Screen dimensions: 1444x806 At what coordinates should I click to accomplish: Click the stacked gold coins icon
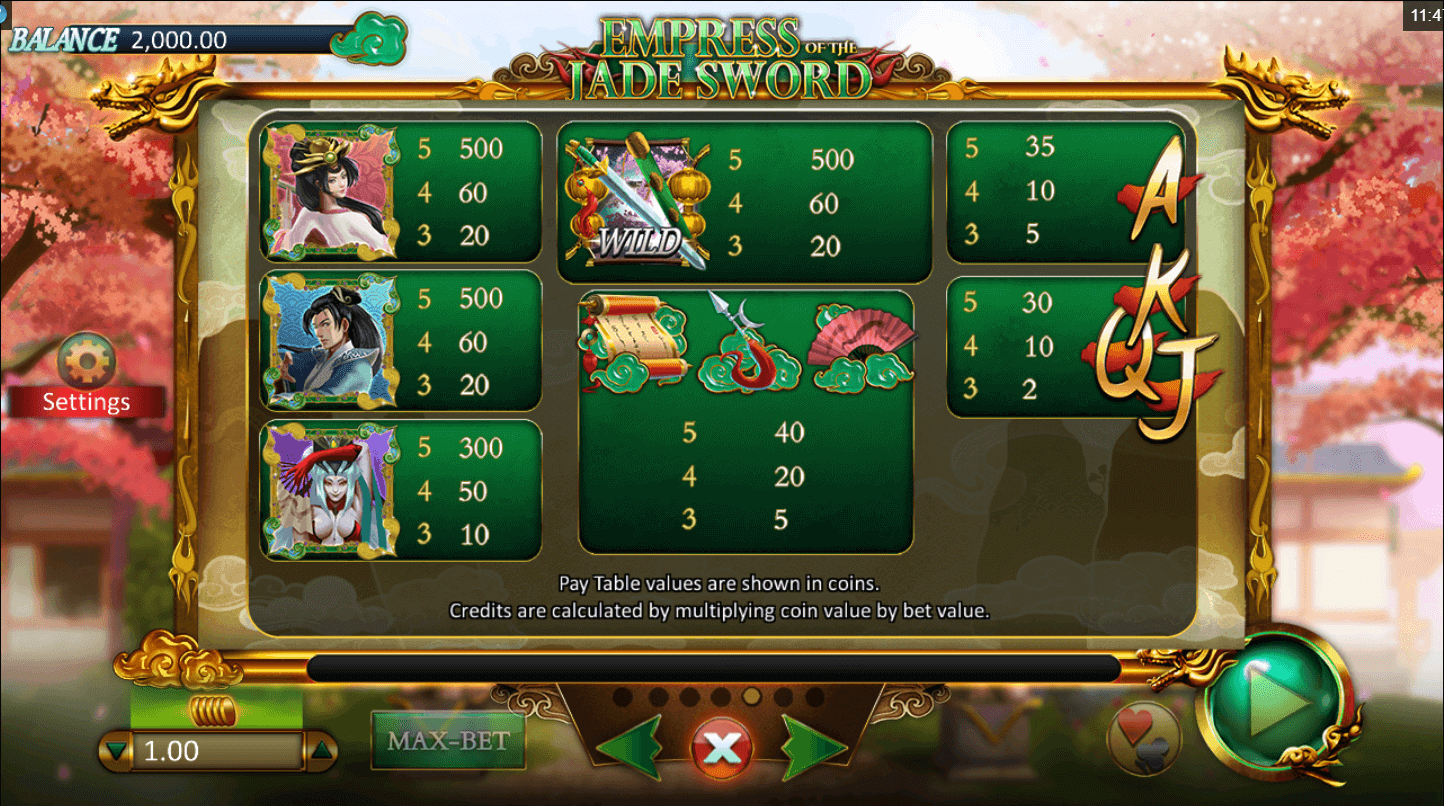tap(215, 712)
